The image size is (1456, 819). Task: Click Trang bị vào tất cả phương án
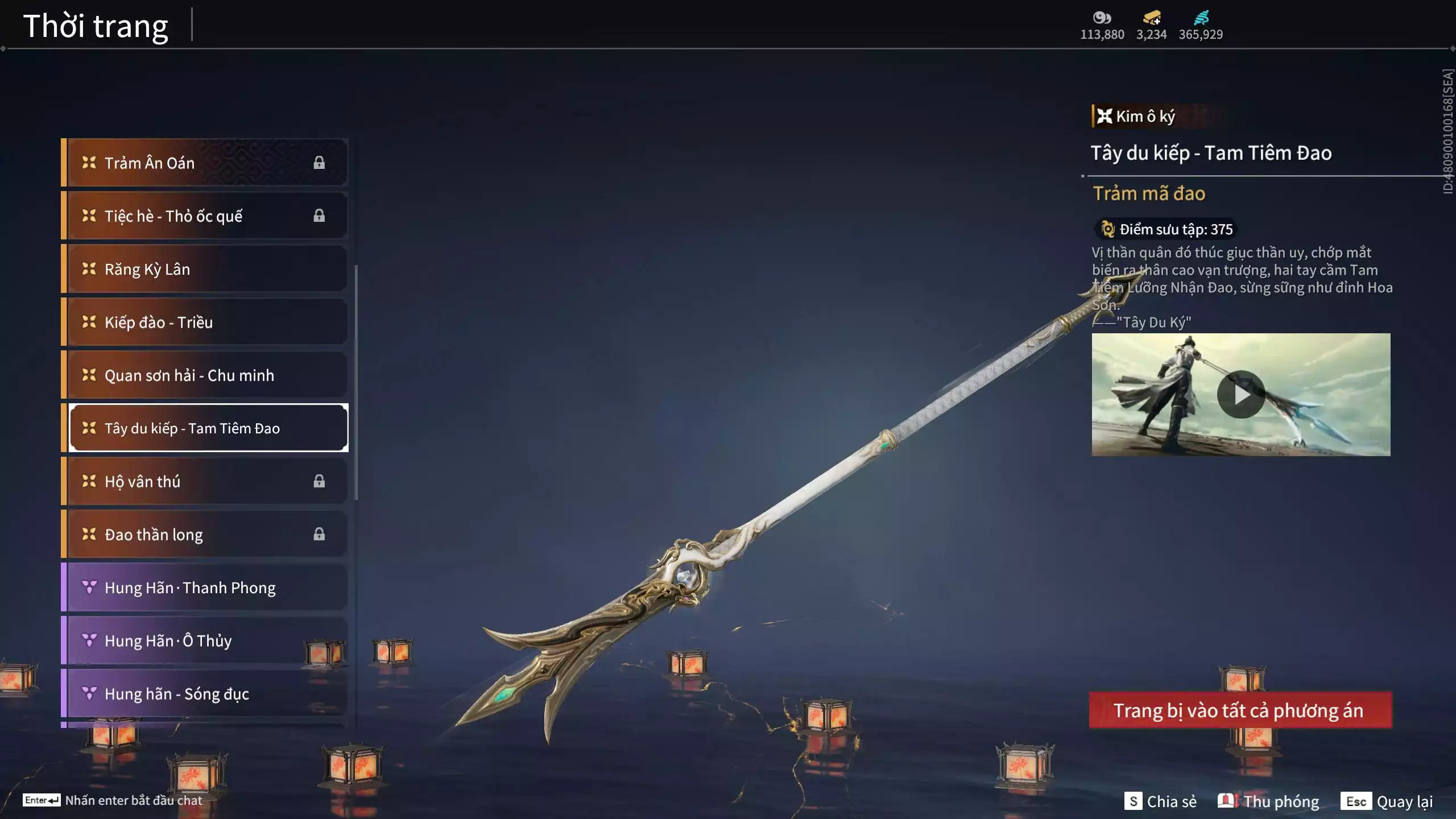(x=1240, y=710)
